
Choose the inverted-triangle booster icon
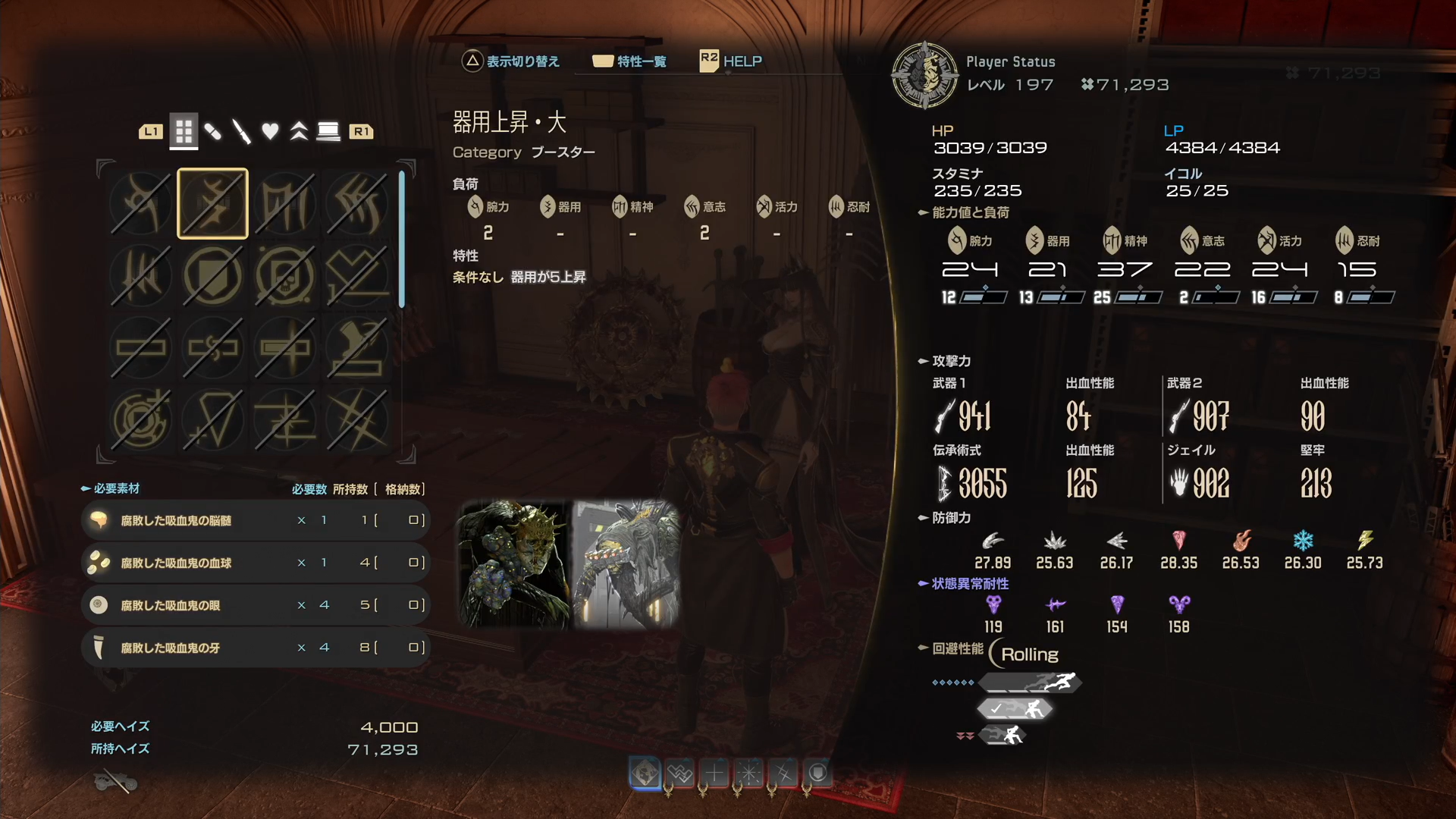[x=212, y=420]
